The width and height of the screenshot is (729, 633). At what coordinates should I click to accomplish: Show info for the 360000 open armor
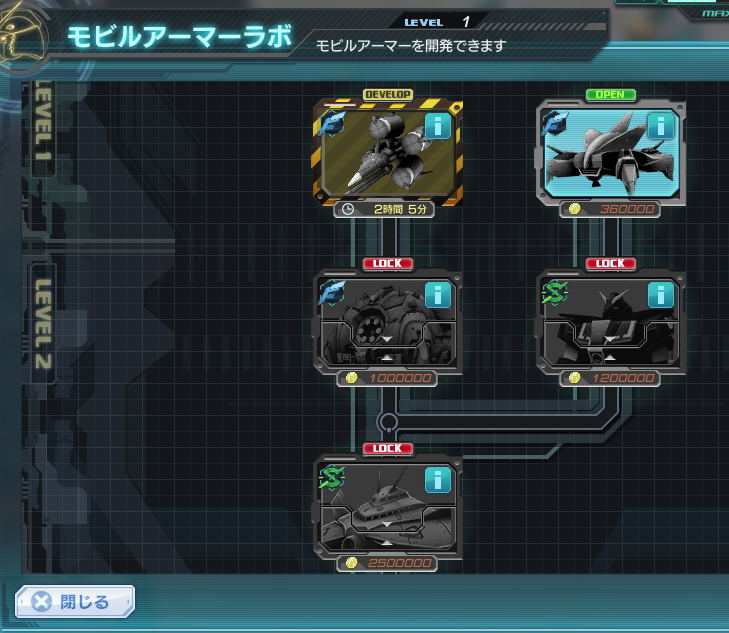point(660,126)
